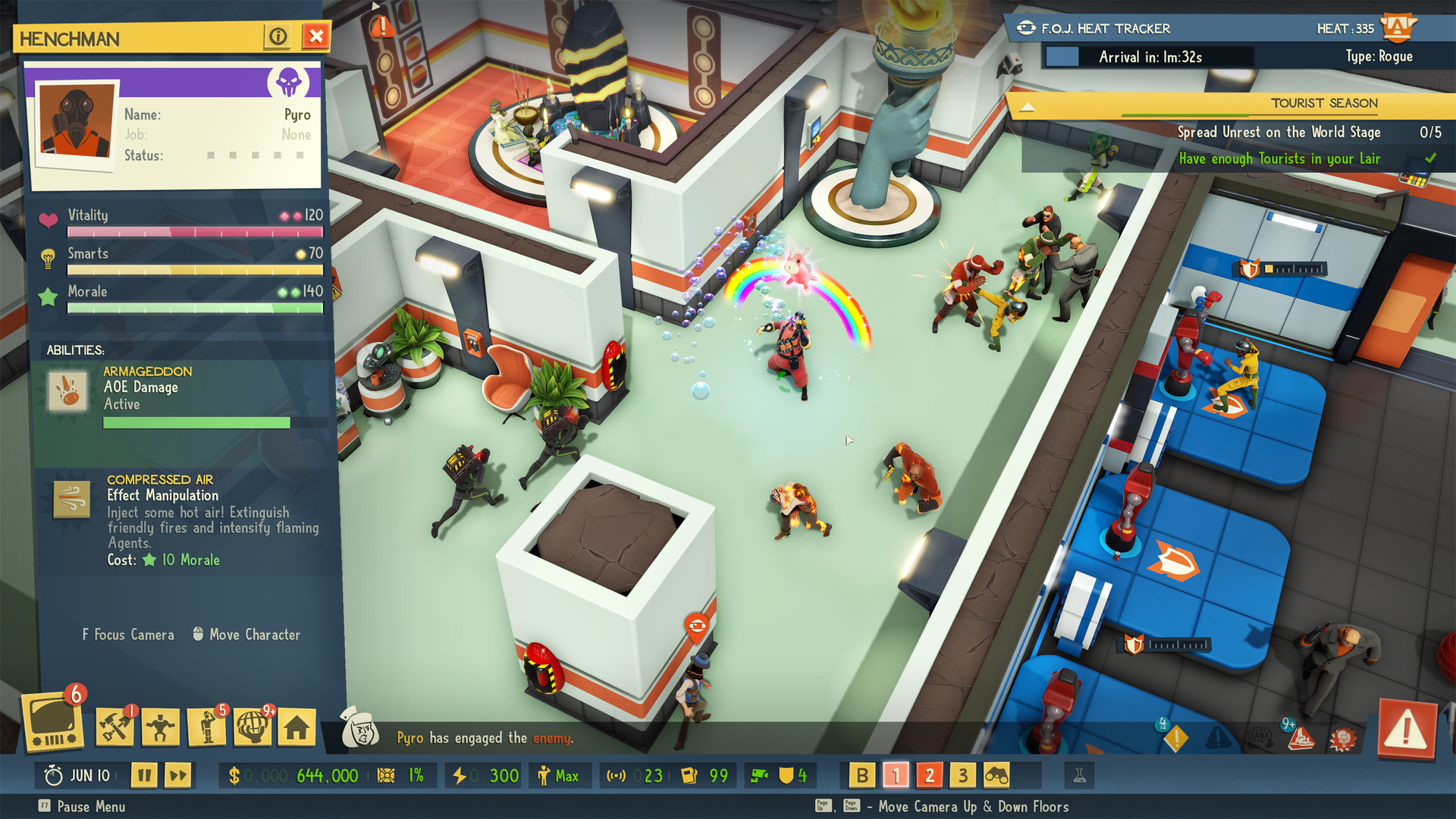Switch to basement floor B

click(x=861, y=776)
